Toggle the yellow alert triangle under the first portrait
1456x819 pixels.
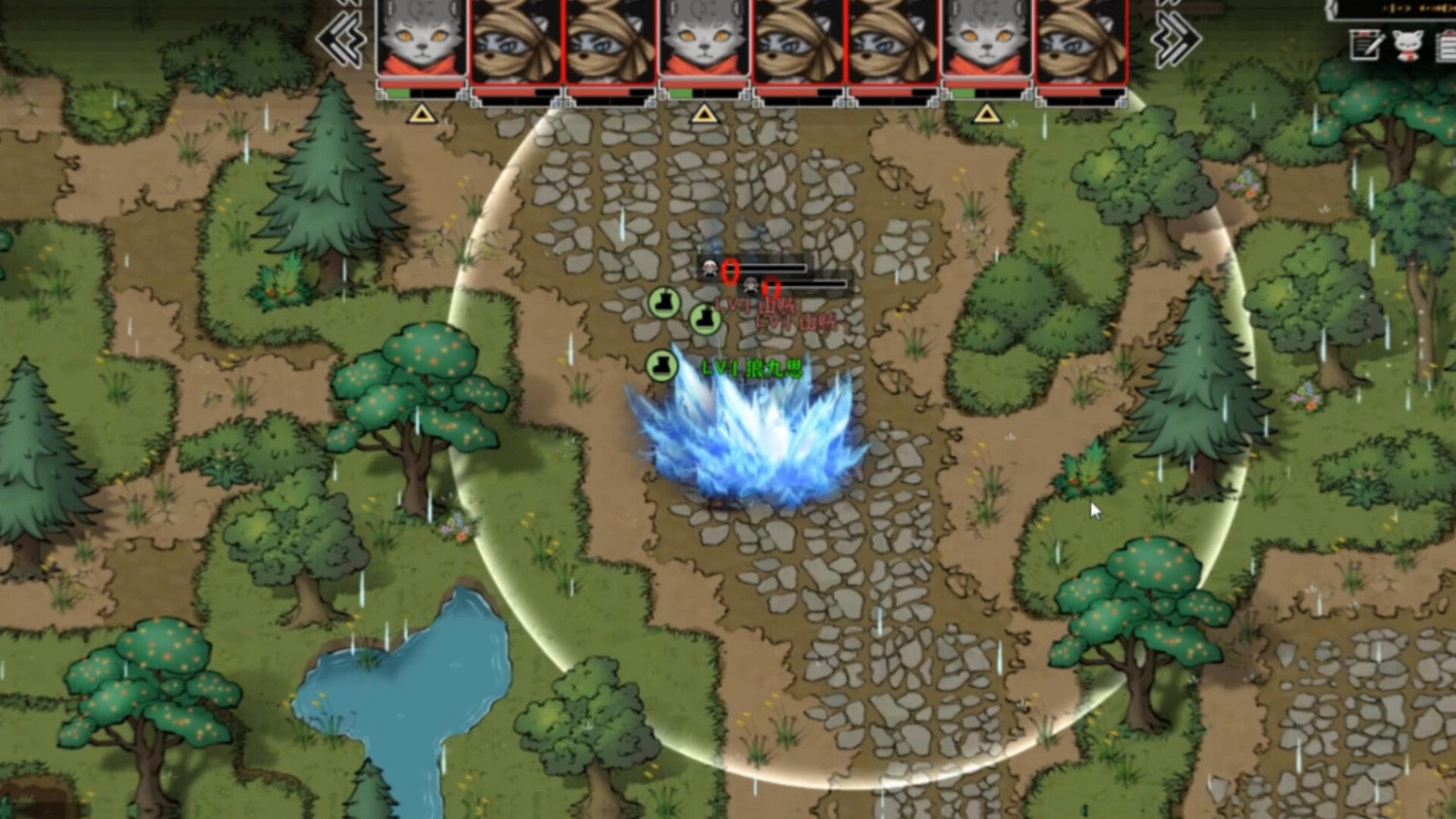pos(419,114)
